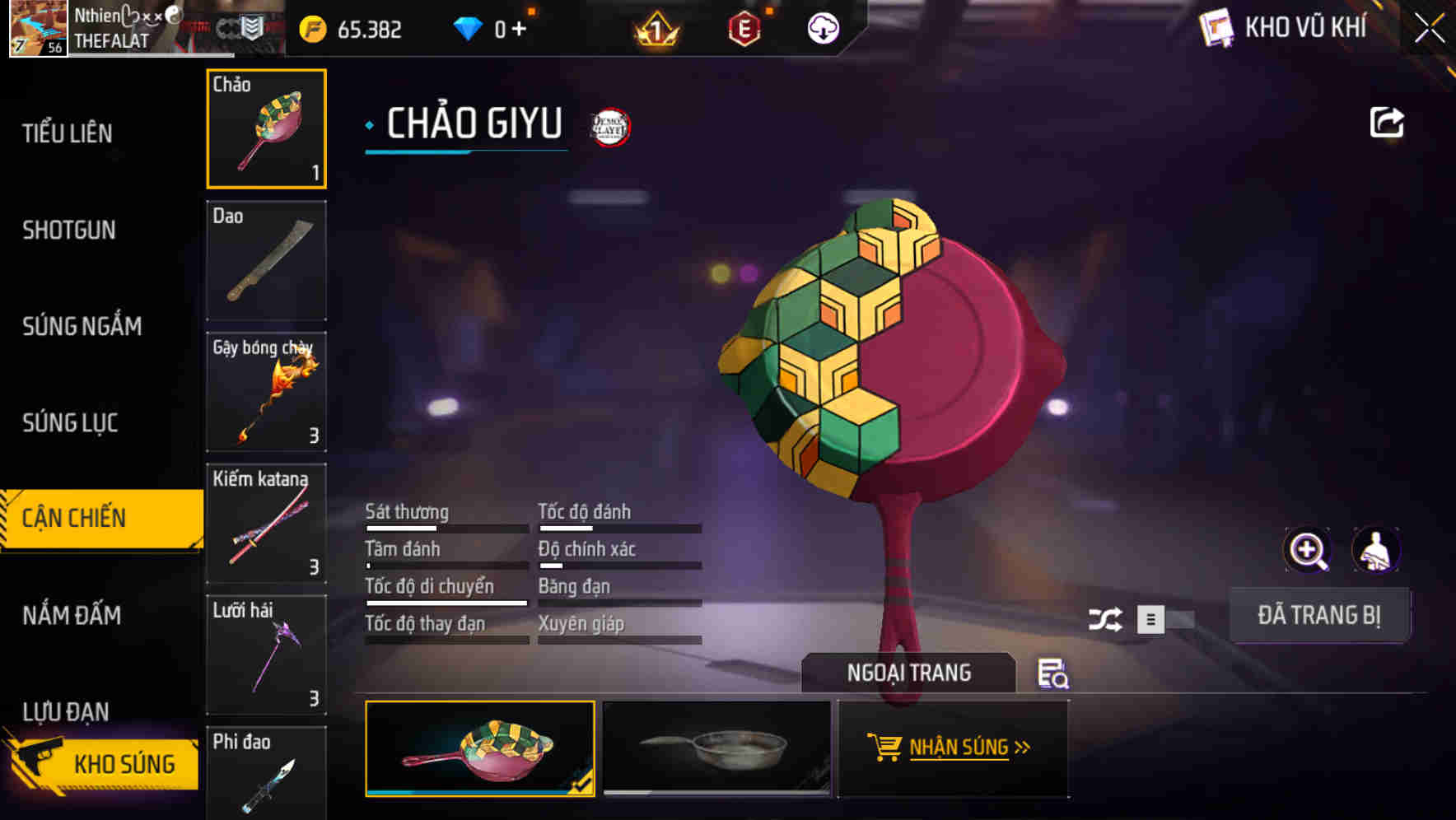Select the character preview icon near zoom button
1456x820 pixels.
pyautogui.click(x=1378, y=550)
